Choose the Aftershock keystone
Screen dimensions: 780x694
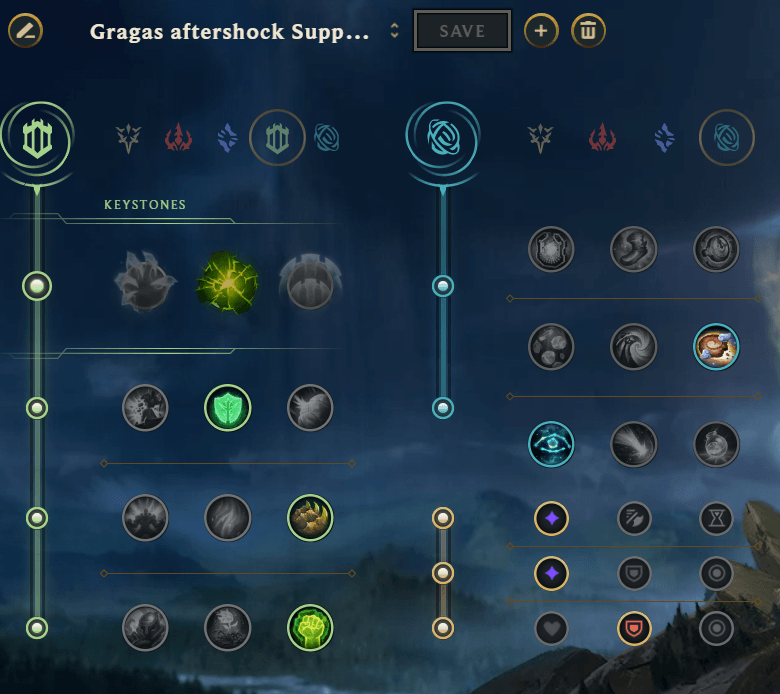(228, 284)
